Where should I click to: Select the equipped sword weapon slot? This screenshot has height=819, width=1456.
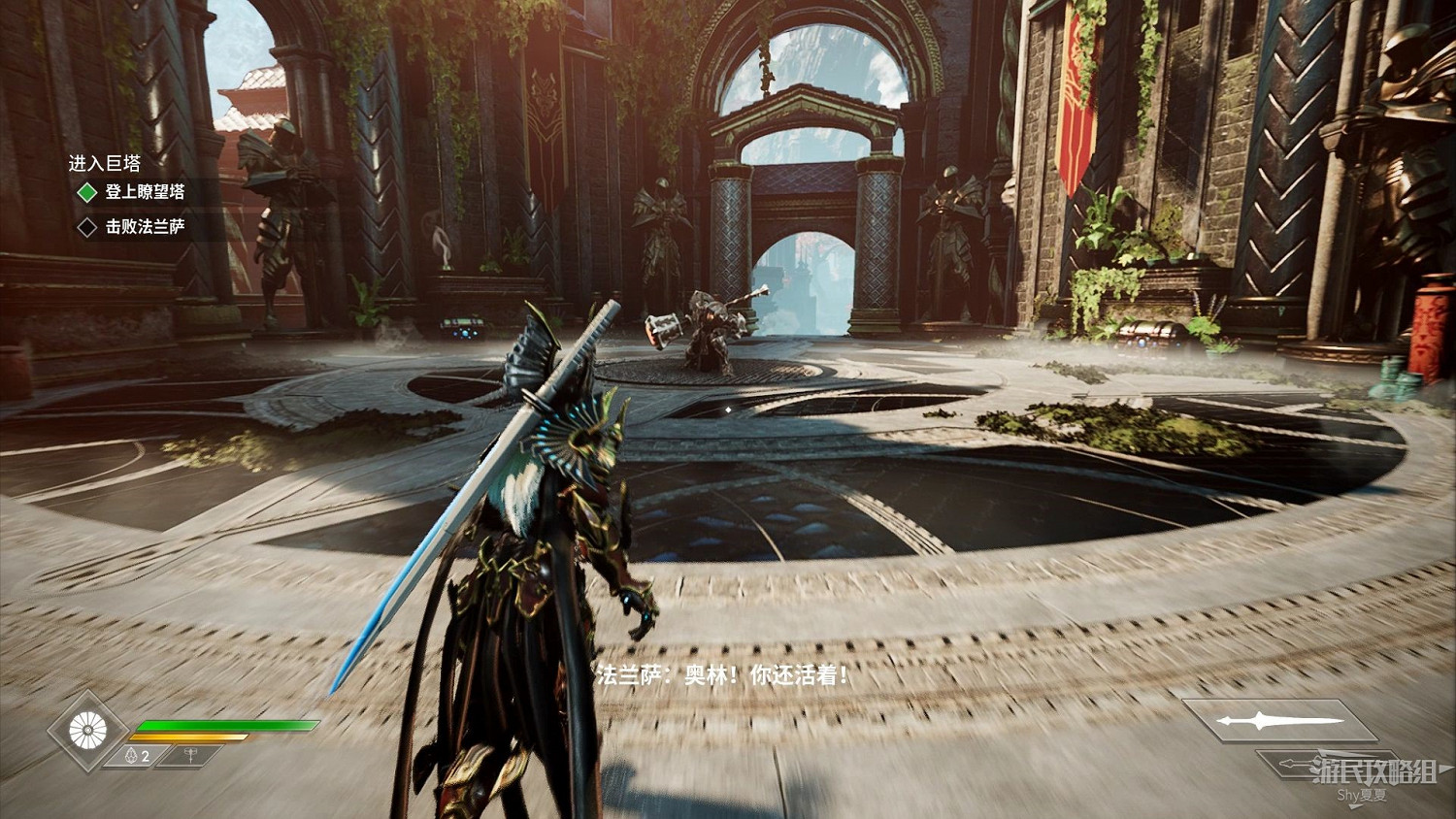[x=1279, y=721]
